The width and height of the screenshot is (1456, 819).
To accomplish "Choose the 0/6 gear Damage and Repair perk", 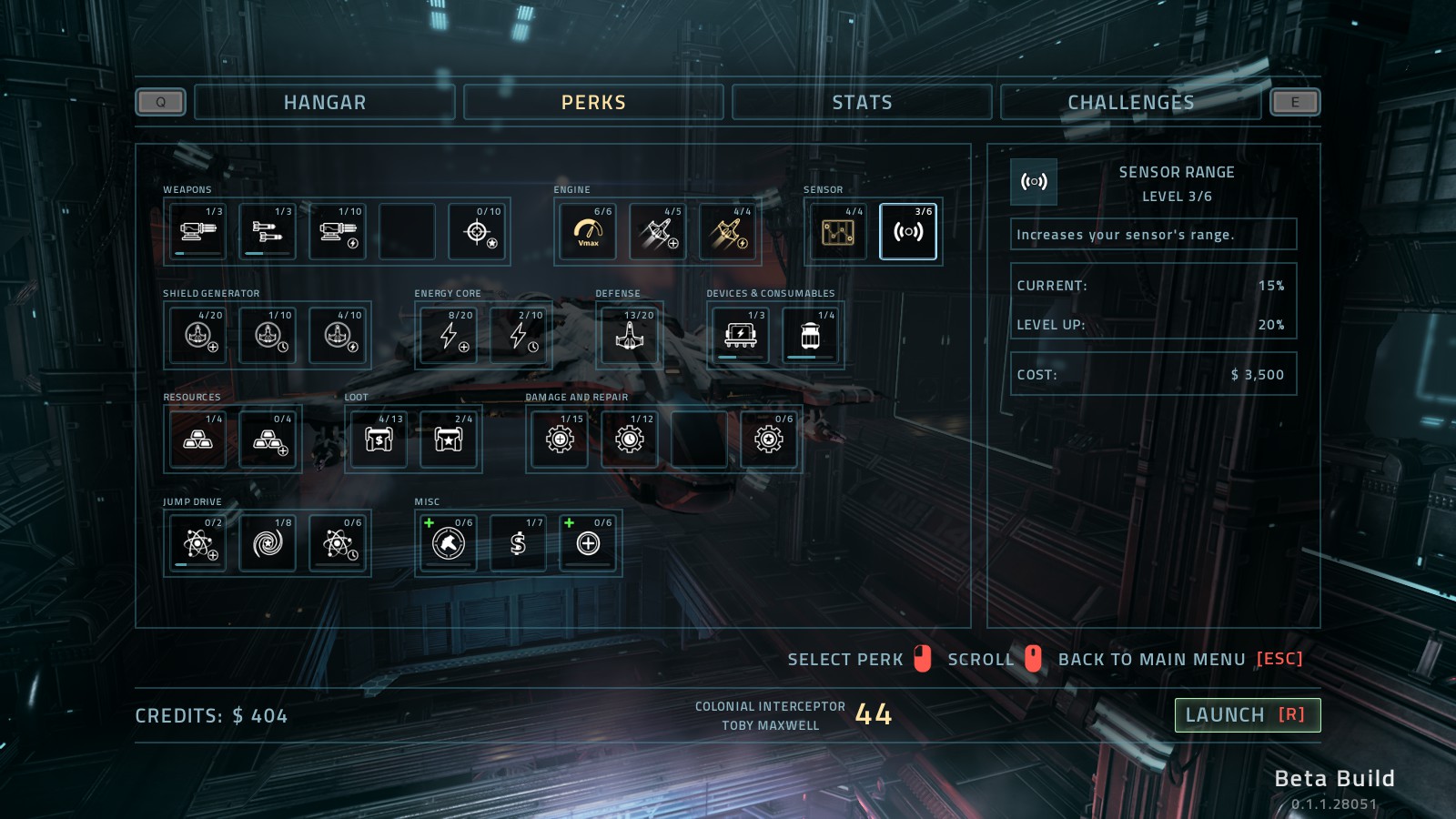I will pyautogui.click(x=769, y=440).
